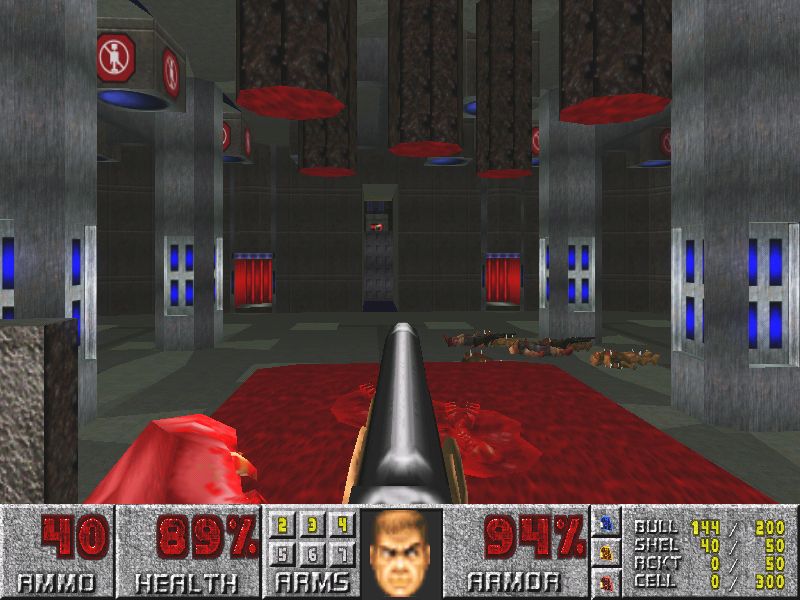Pick the greyed-out weapon slot 7
The width and height of the screenshot is (800, 600).
click(x=342, y=553)
